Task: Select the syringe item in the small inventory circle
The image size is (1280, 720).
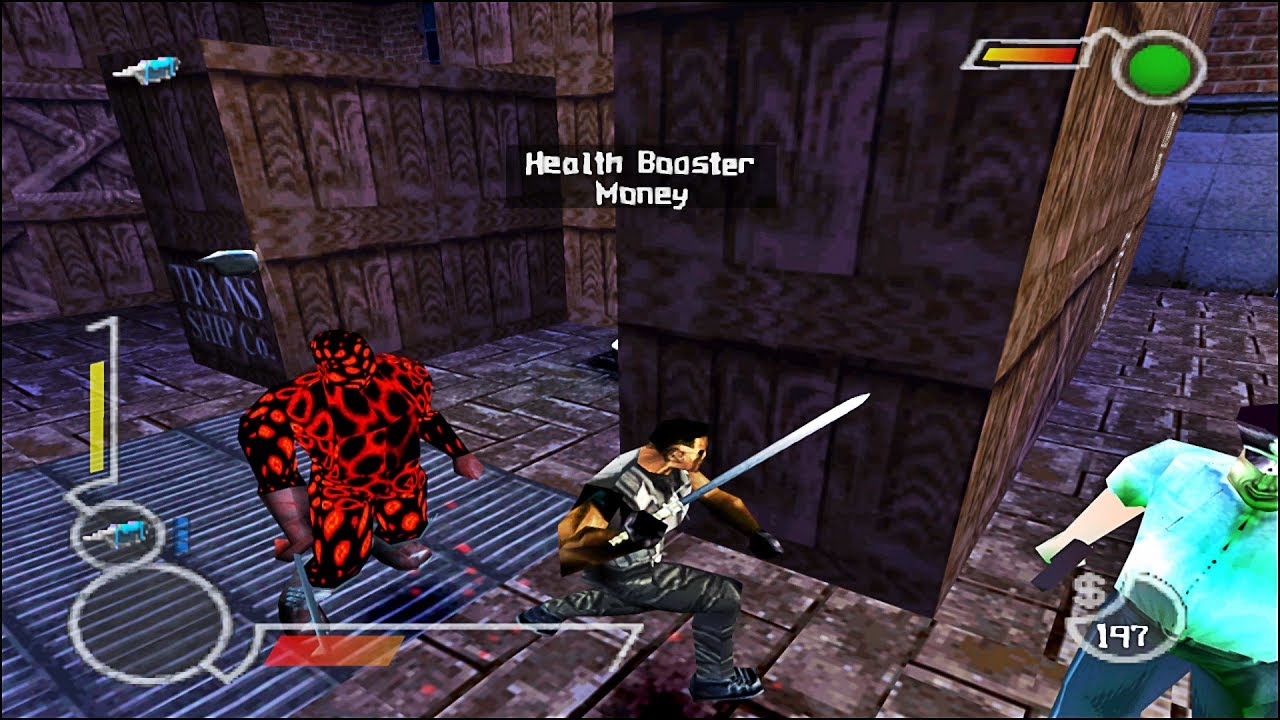Action: coord(113,535)
